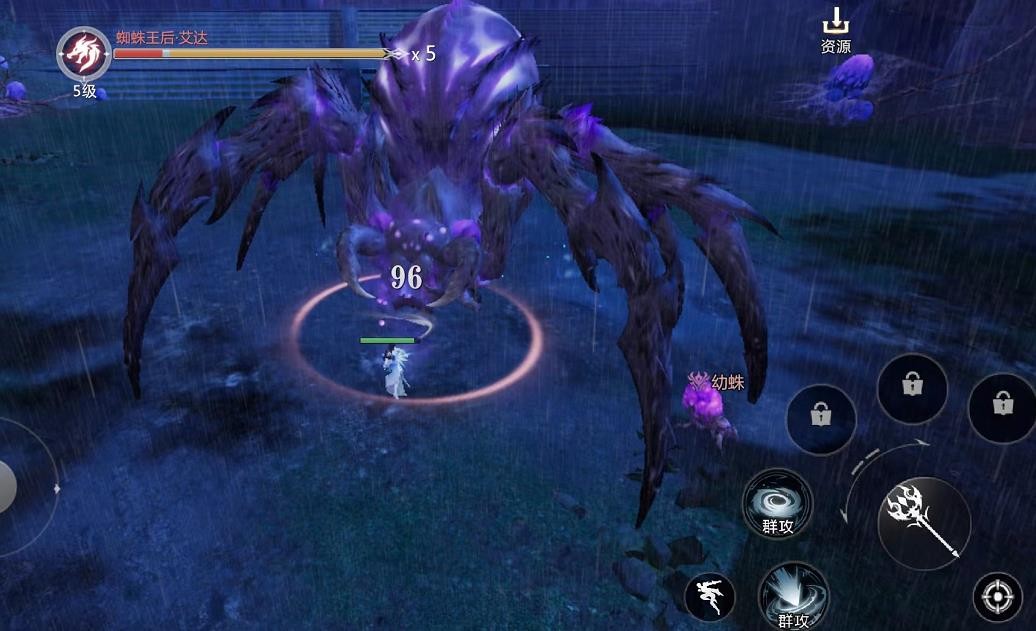Activate the swirling vortex 群攻 skill

tap(777, 503)
